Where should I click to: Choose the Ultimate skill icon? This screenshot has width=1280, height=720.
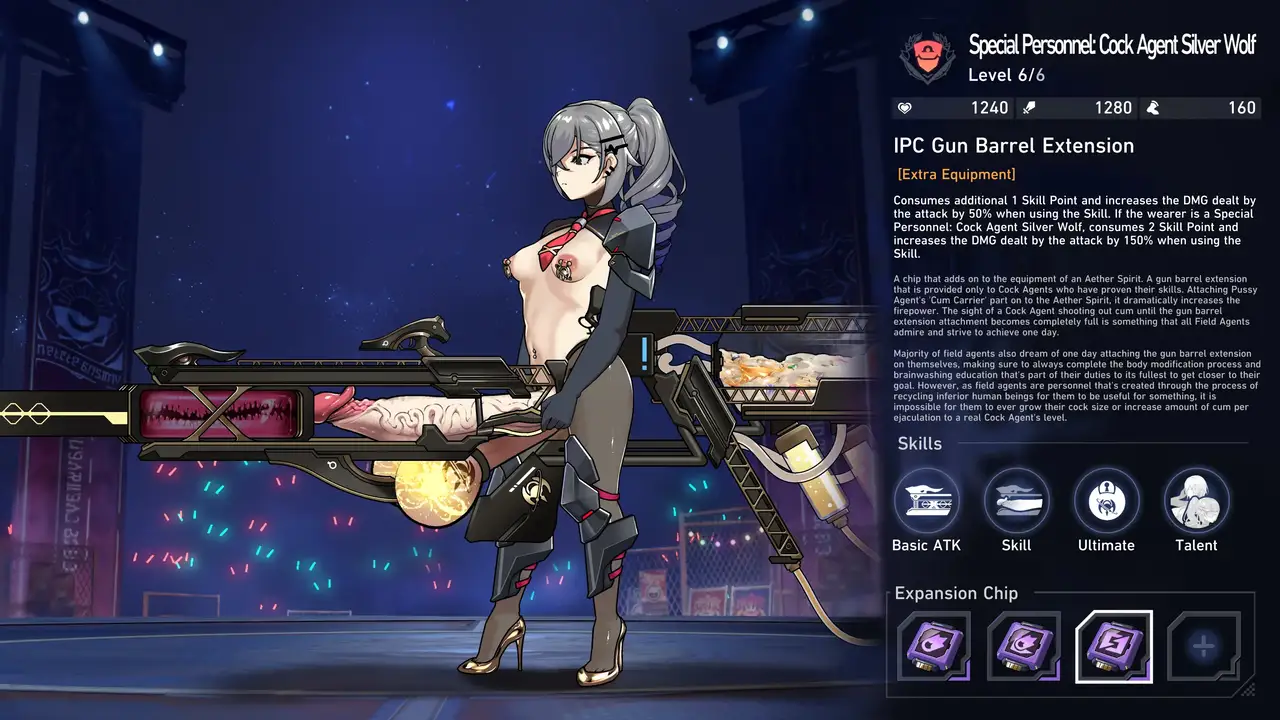1106,500
